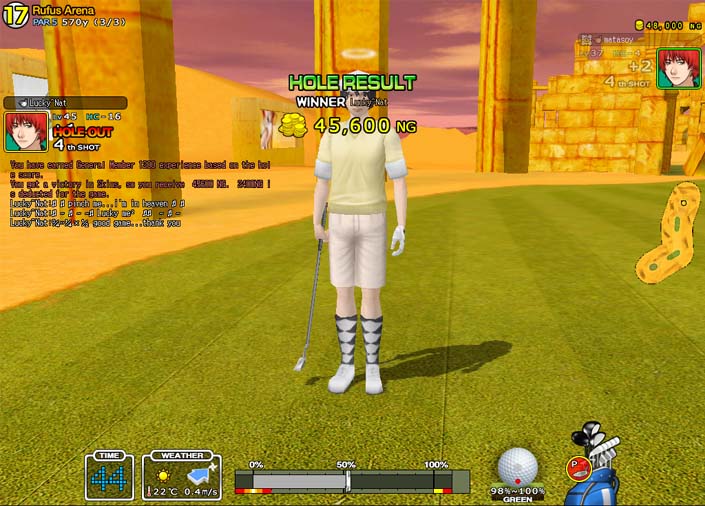The image size is (705, 506).
Task: Click the chat message log
Action: click(x=140, y=193)
